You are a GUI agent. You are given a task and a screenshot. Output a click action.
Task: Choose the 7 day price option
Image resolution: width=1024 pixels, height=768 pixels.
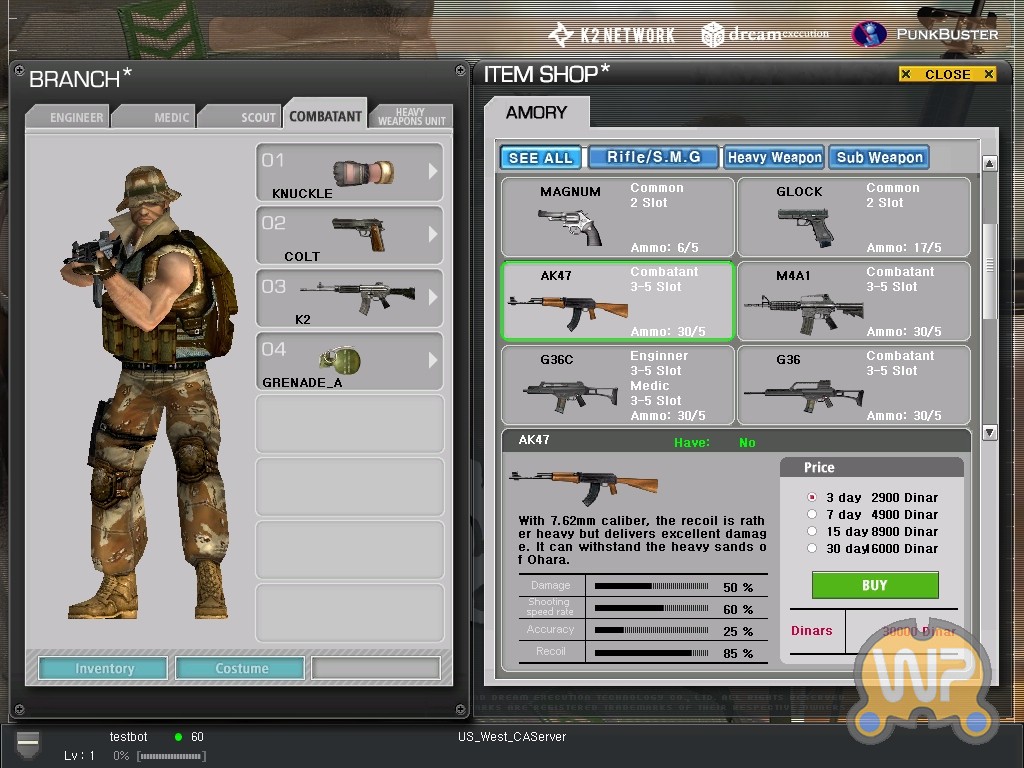coord(813,514)
